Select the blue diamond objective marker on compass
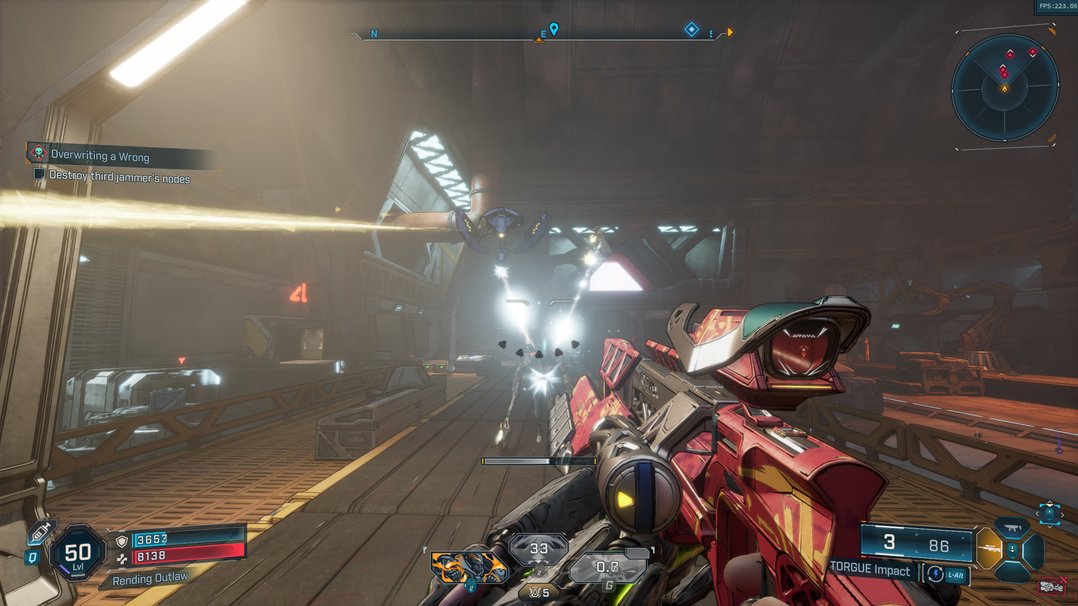This screenshot has width=1078, height=606. click(691, 30)
